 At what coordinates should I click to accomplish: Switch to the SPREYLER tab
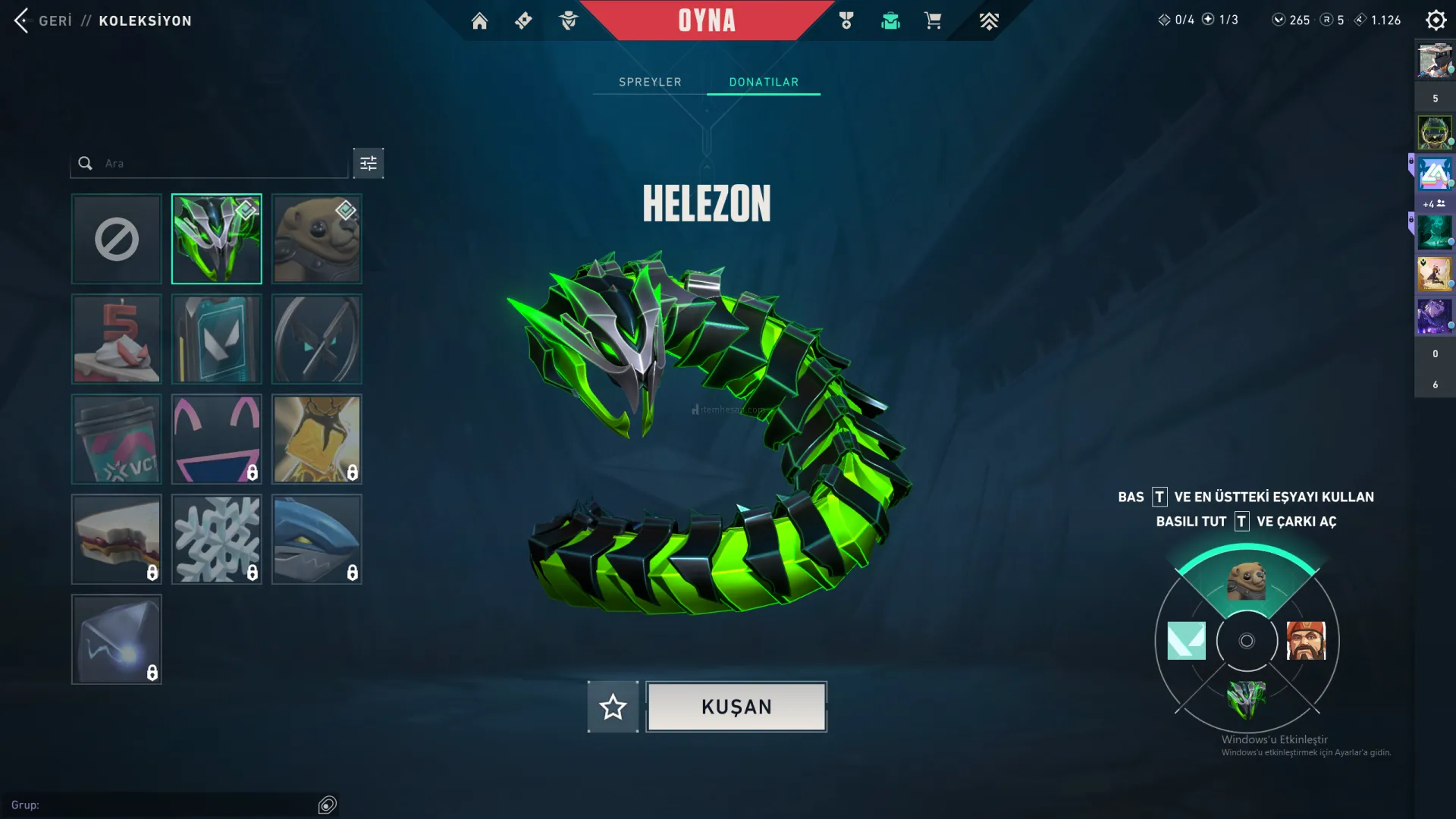650,82
